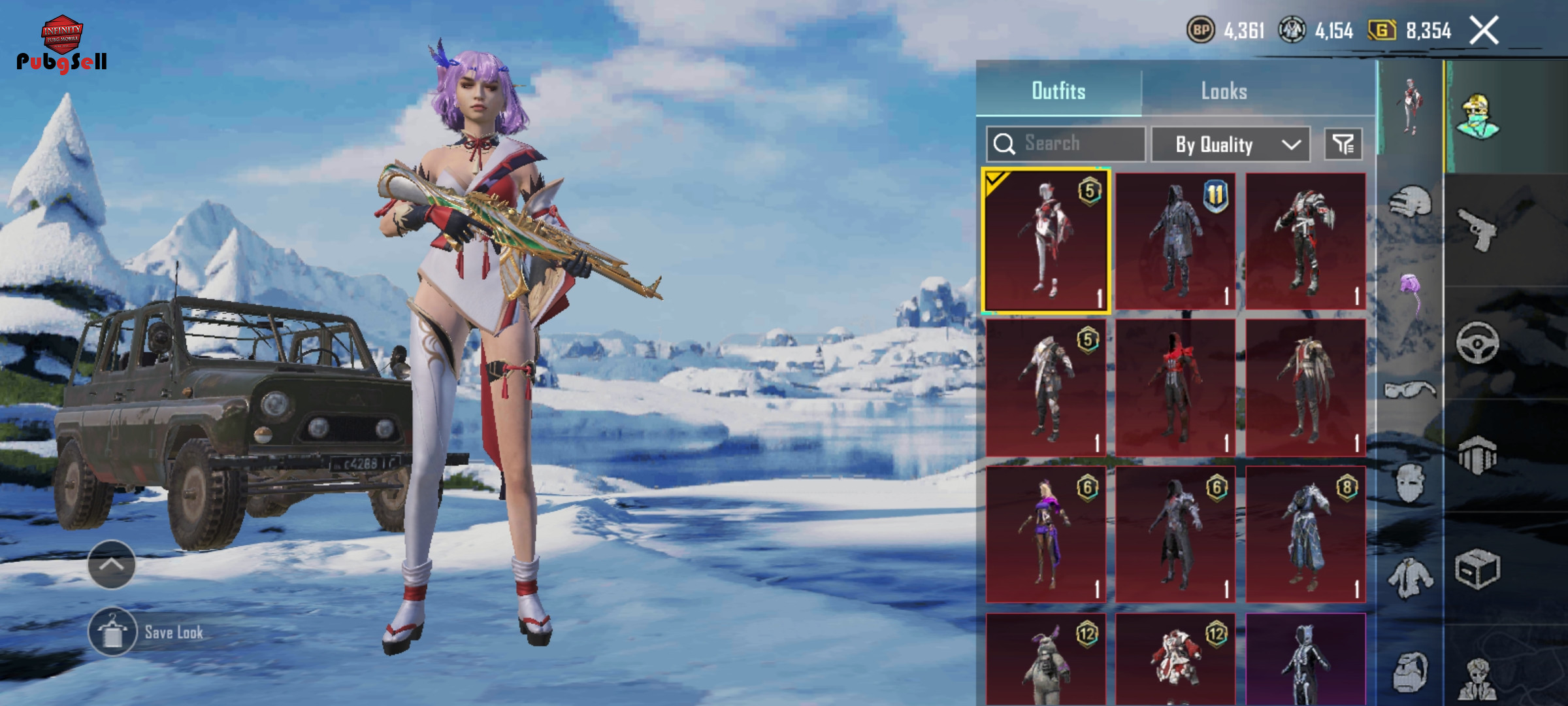This screenshot has height=706, width=1568.
Task: Select the hooded outfit with blue 11 badge
Action: tap(1175, 241)
